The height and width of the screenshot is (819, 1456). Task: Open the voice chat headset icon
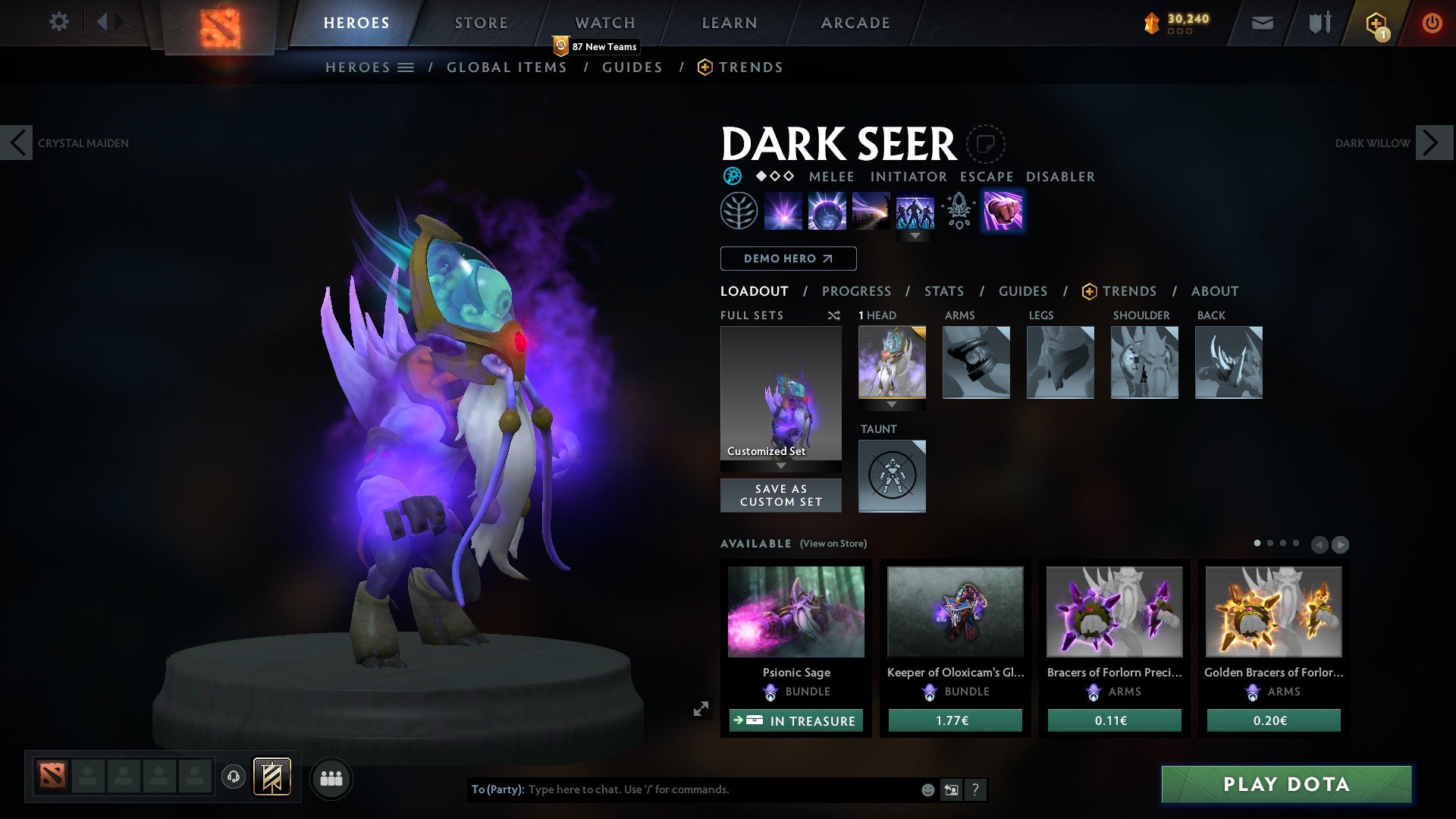pos(233,777)
